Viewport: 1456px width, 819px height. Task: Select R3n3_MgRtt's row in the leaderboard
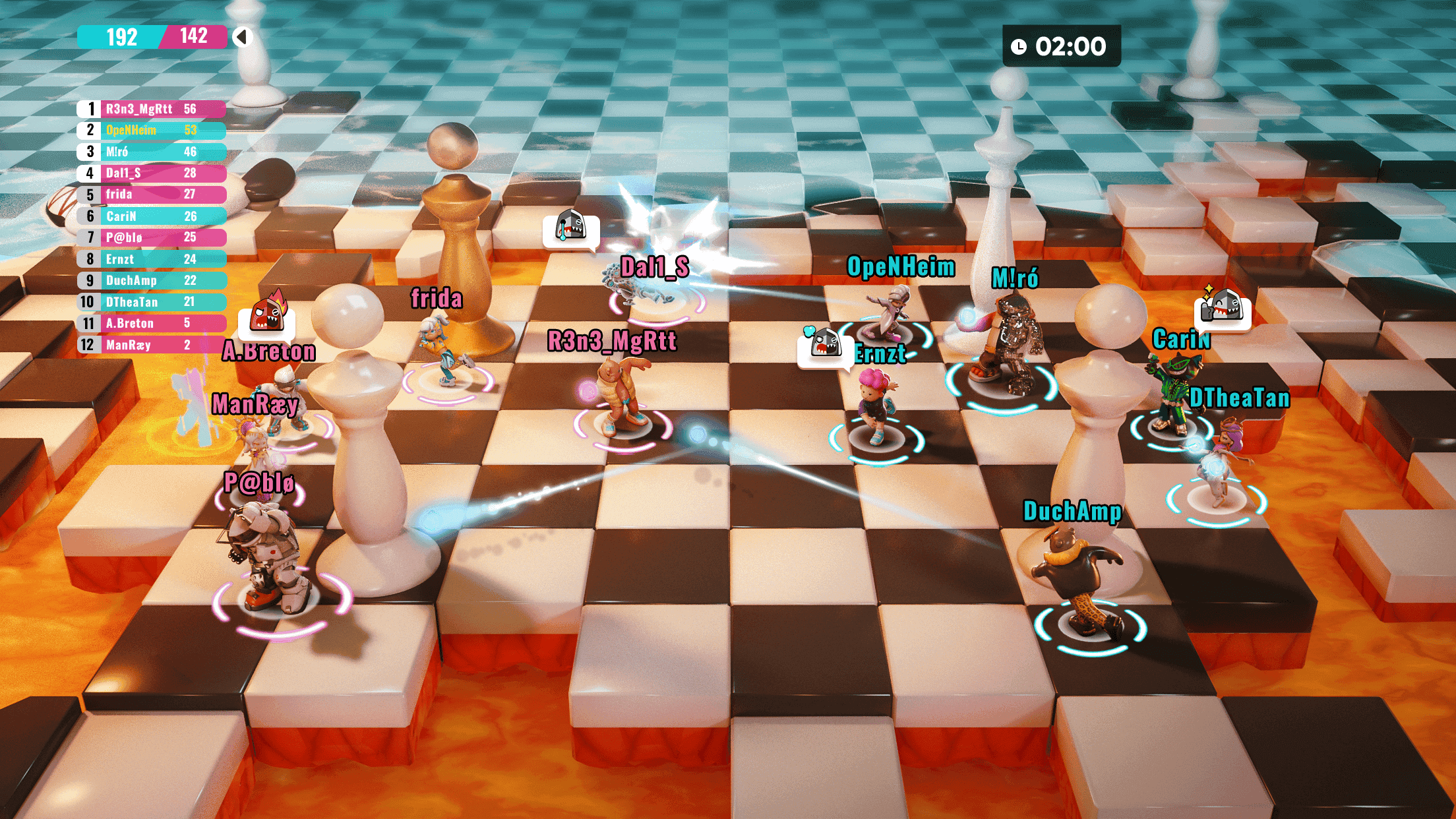[x=152, y=109]
